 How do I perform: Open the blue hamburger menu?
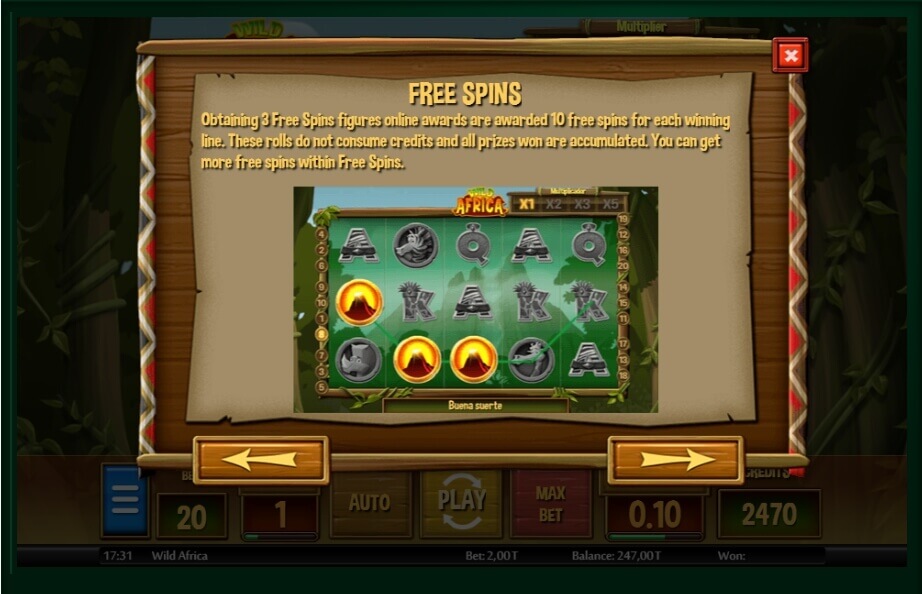tap(125, 502)
